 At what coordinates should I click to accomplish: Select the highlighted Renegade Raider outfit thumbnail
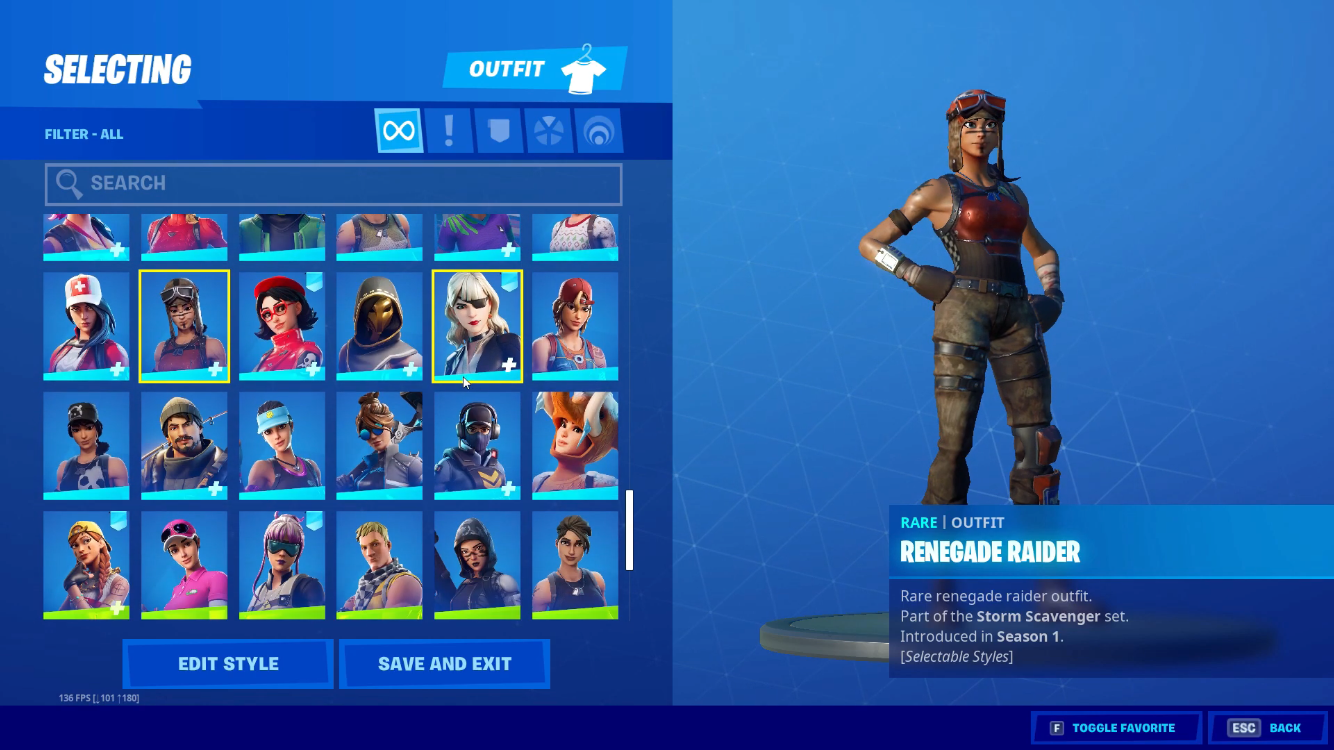[x=183, y=325]
